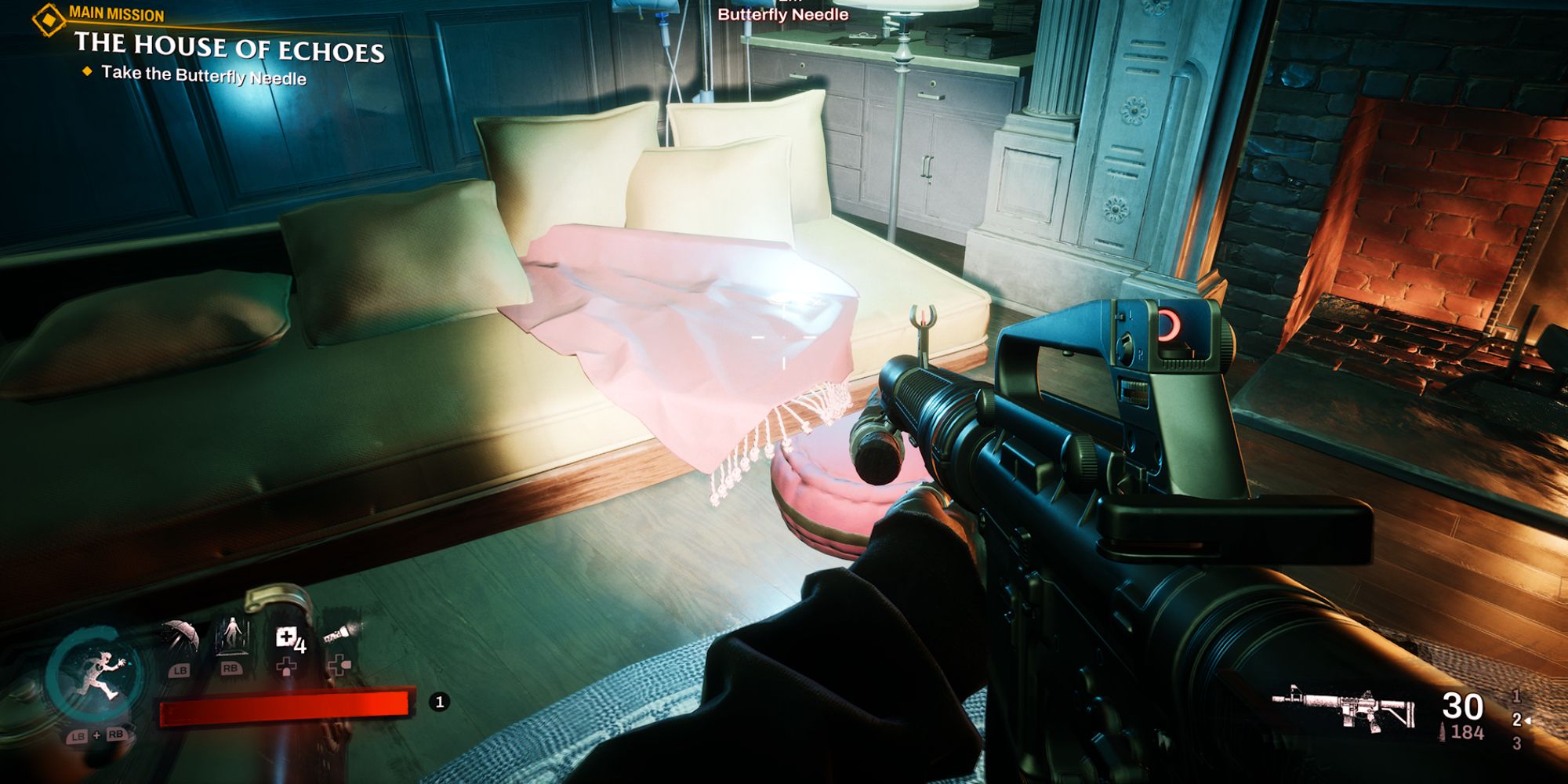Click the LB button prompt under the umbrella ability
This screenshot has height=784, width=1568.
(180, 670)
